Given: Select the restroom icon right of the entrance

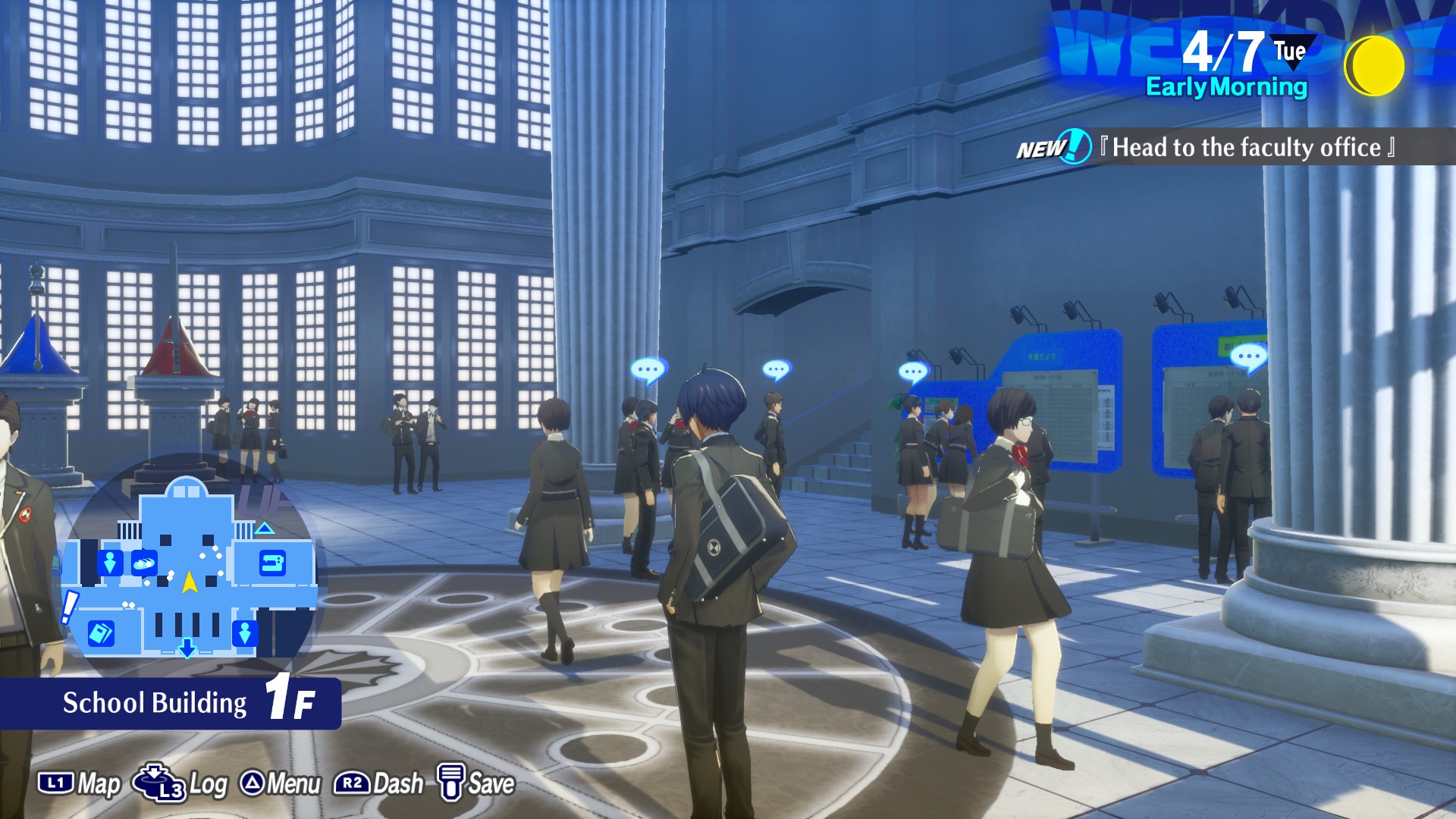Looking at the screenshot, I should (244, 632).
